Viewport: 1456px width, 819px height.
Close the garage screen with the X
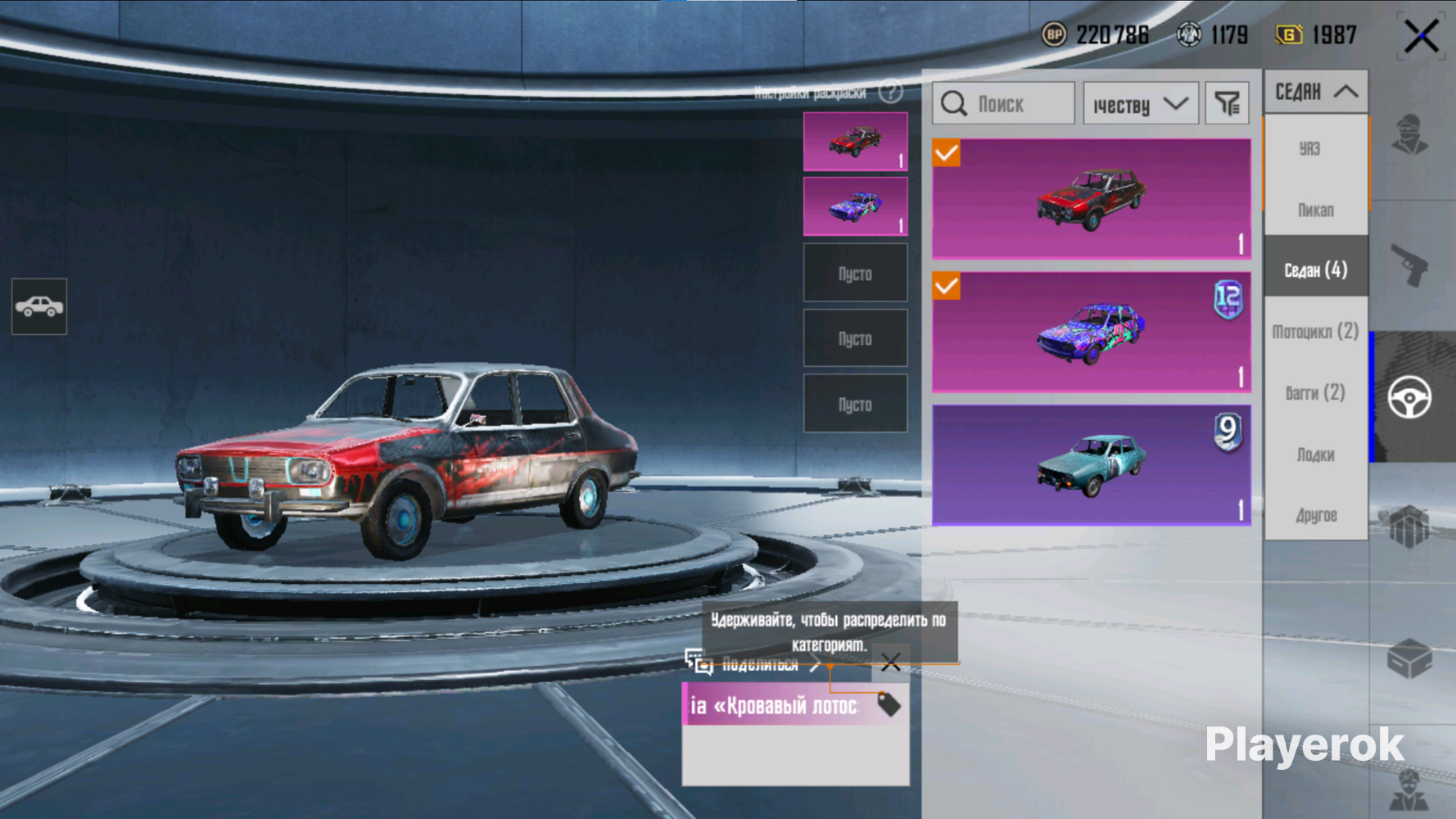(1421, 37)
